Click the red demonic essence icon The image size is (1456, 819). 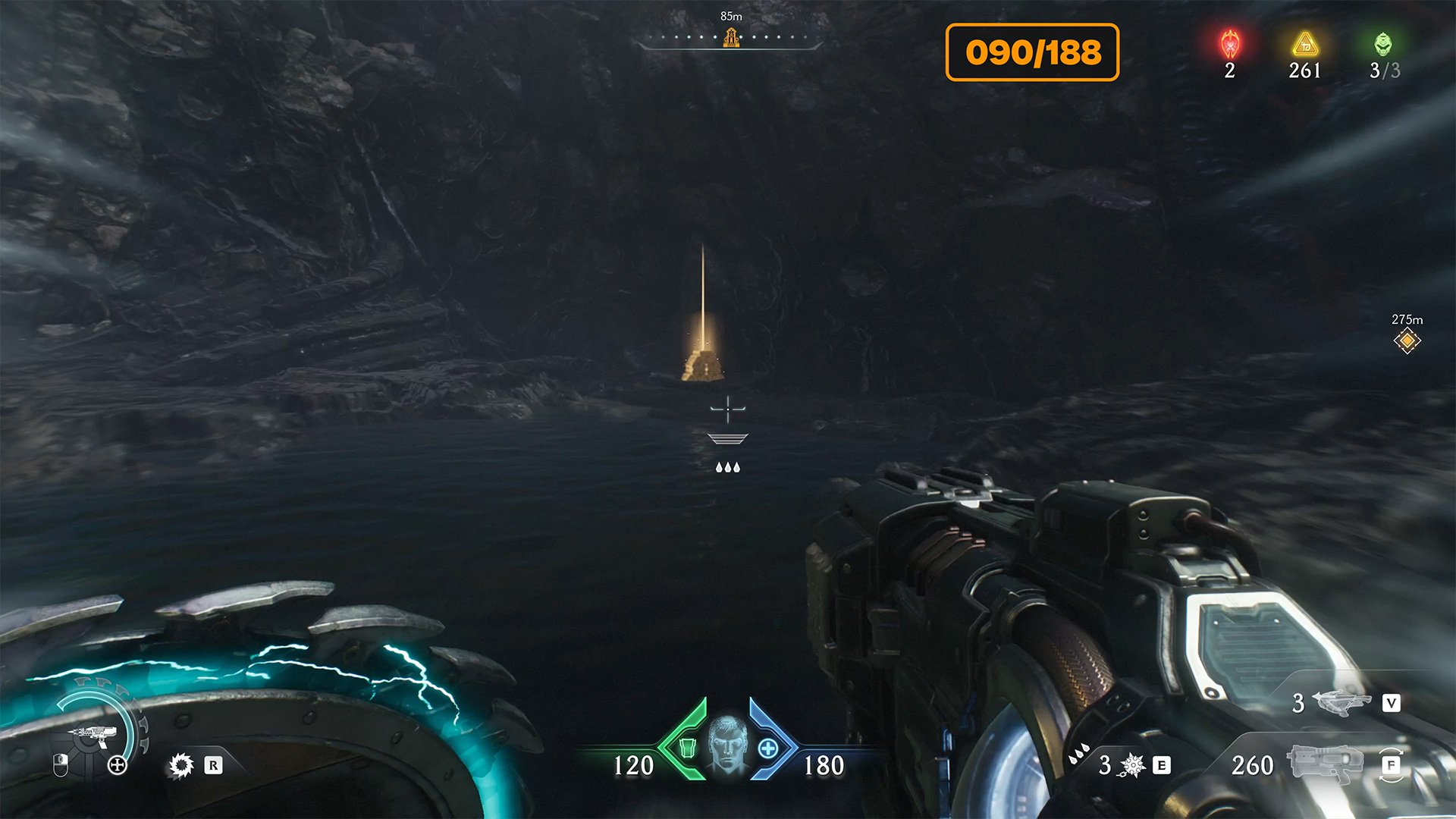click(x=1230, y=45)
